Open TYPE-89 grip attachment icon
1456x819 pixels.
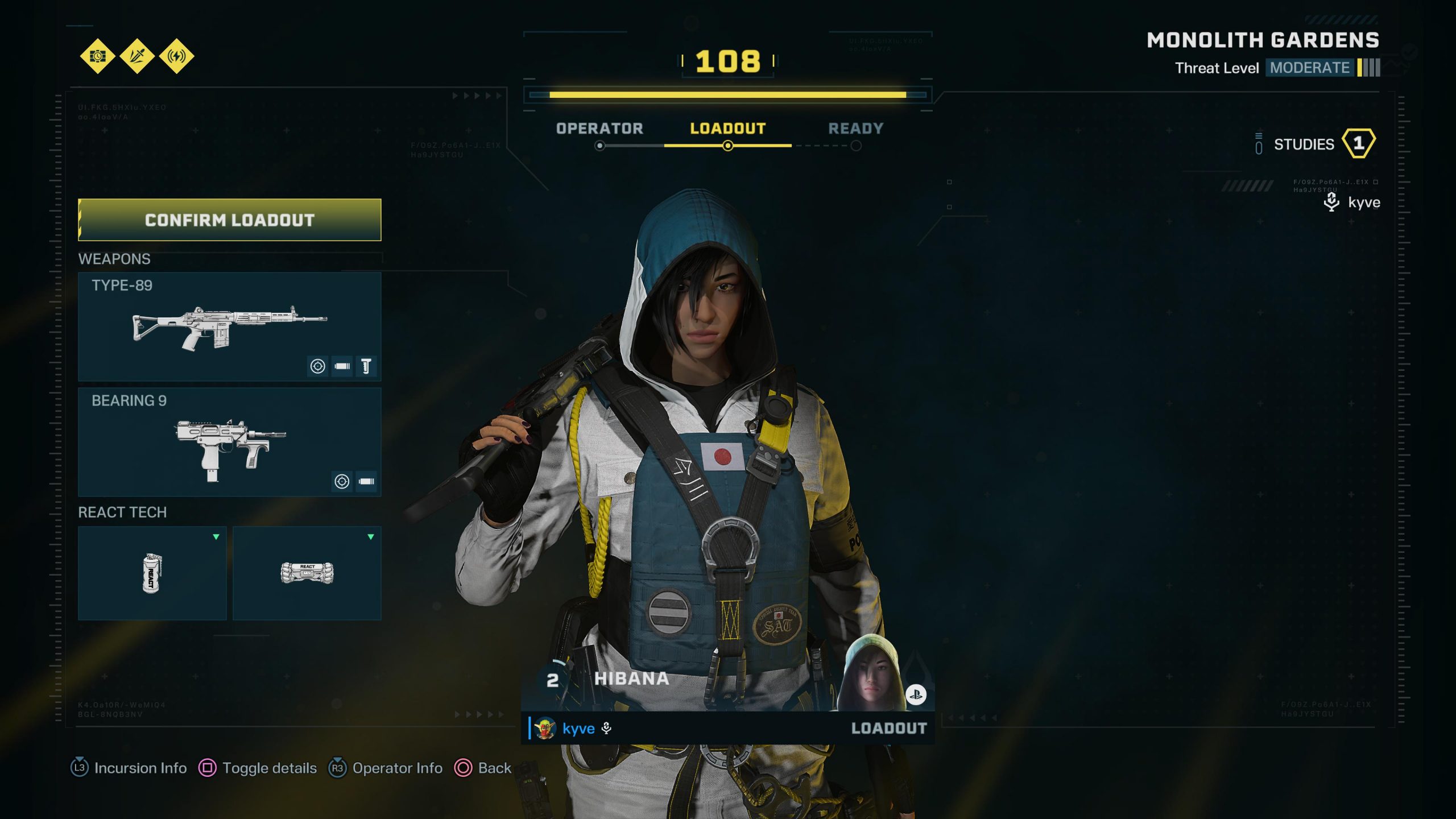(366, 366)
